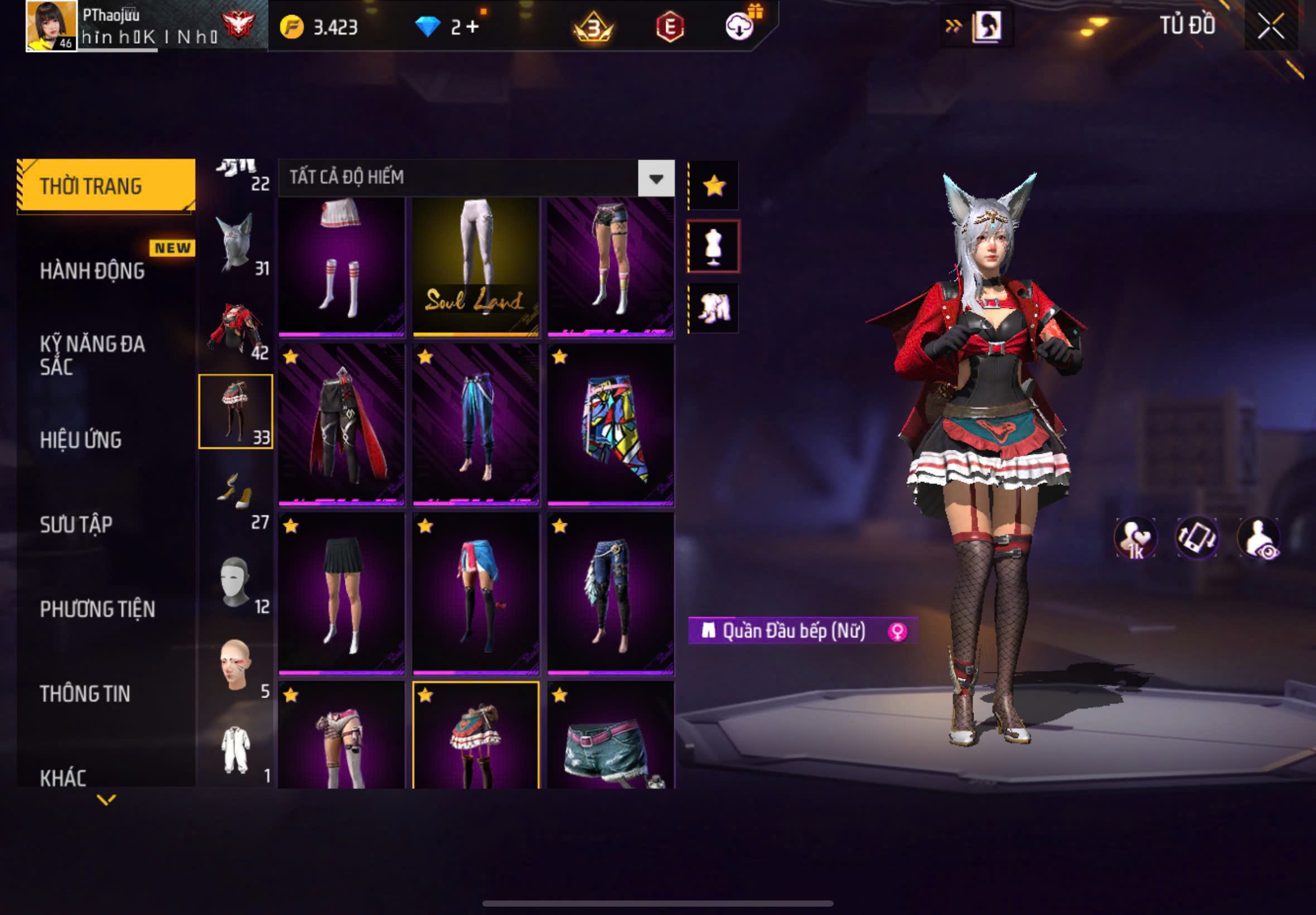Image resolution: width=1316 pixels, height=915 pixels.
Task: Add diamonds with the plus button
Action: pos(473,26)
